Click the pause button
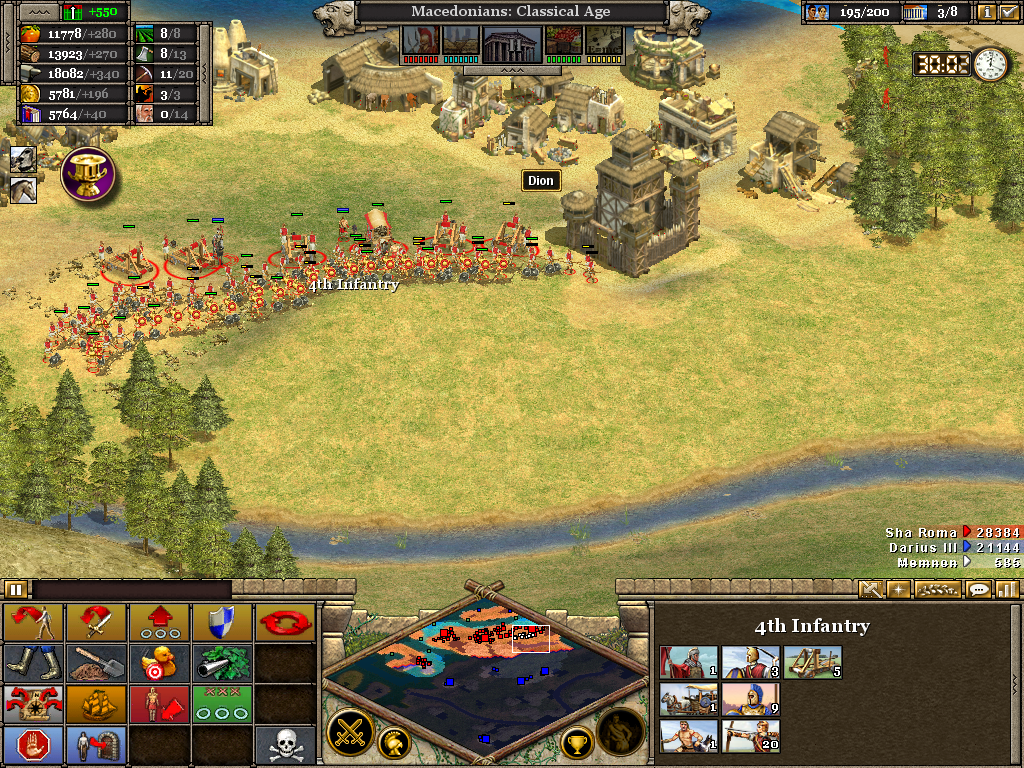 [15, 589]
